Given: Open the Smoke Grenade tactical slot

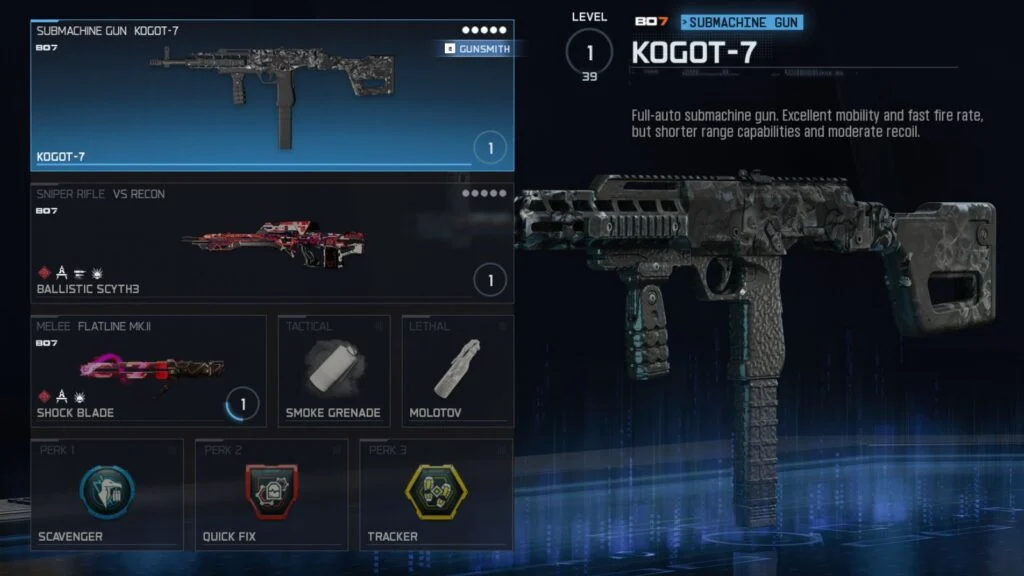Looking at the screenshot, I should tap(333, 371).
